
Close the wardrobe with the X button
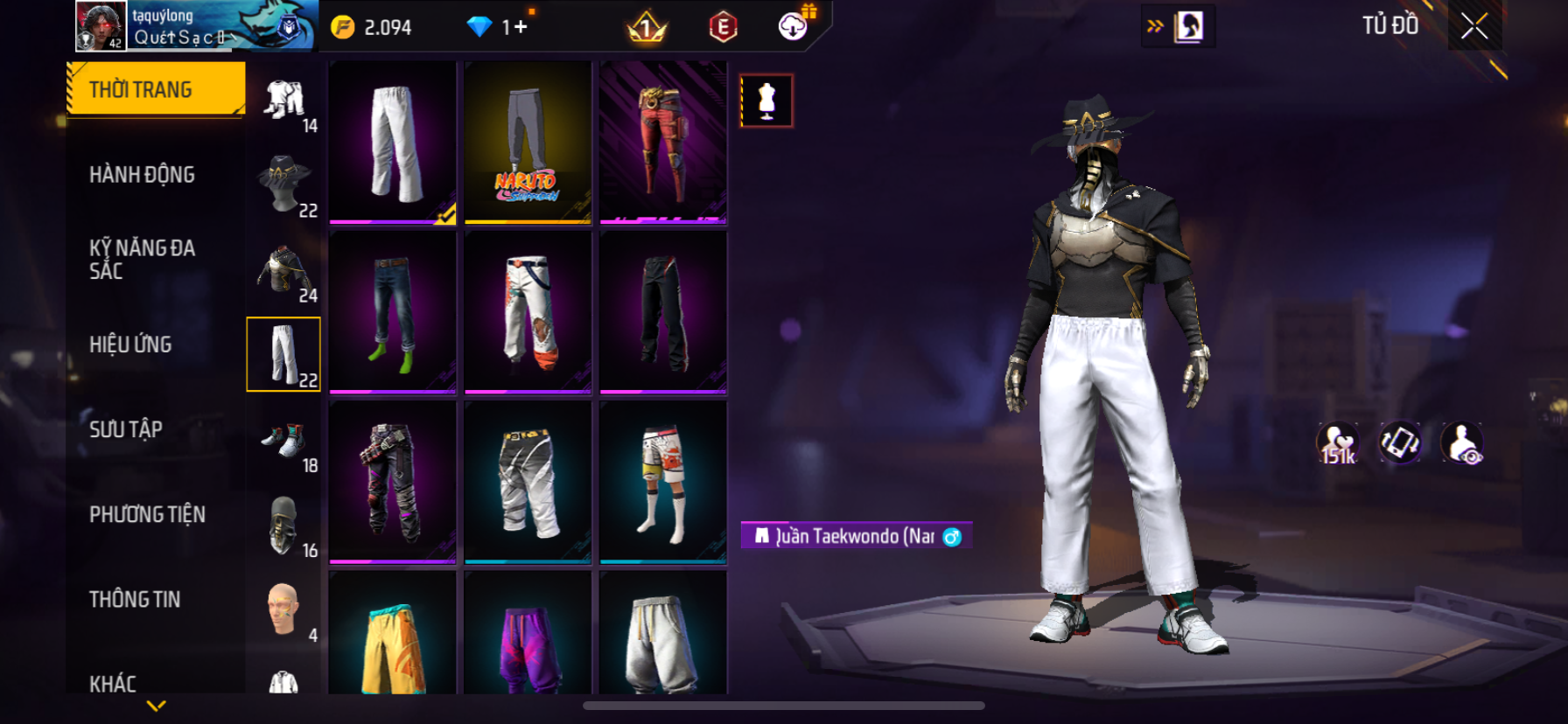1474,26
